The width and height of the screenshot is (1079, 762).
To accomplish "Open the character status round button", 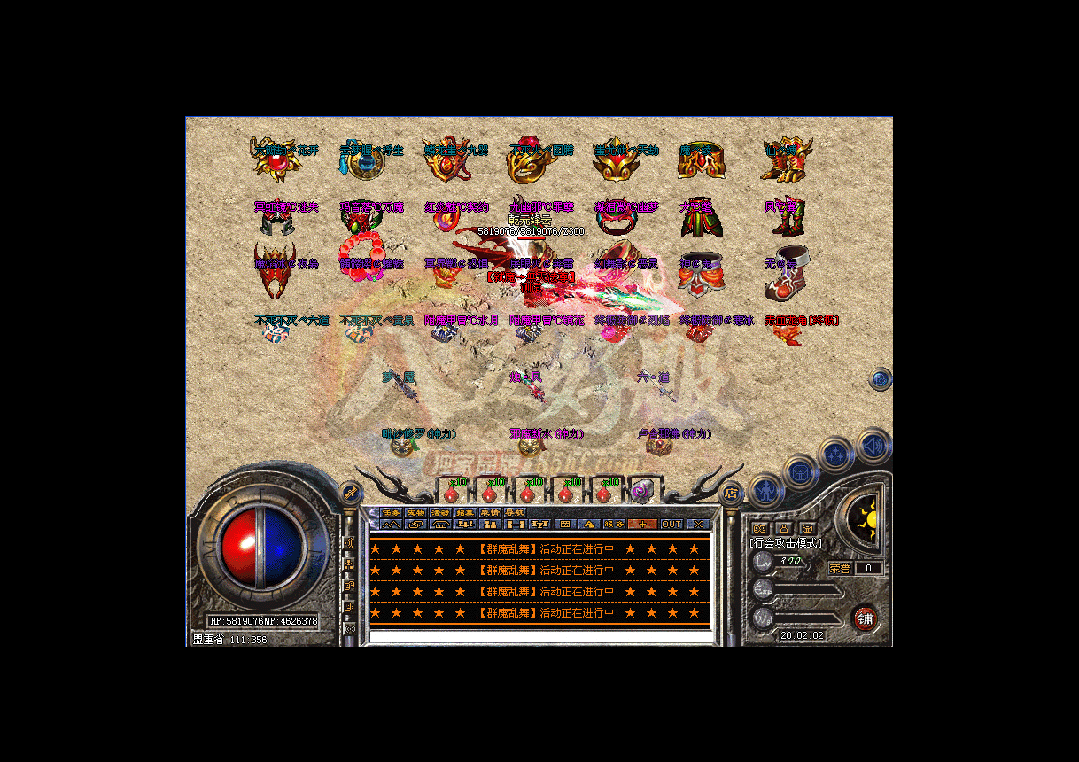I will pyautogui.click(x=765, y=491).
